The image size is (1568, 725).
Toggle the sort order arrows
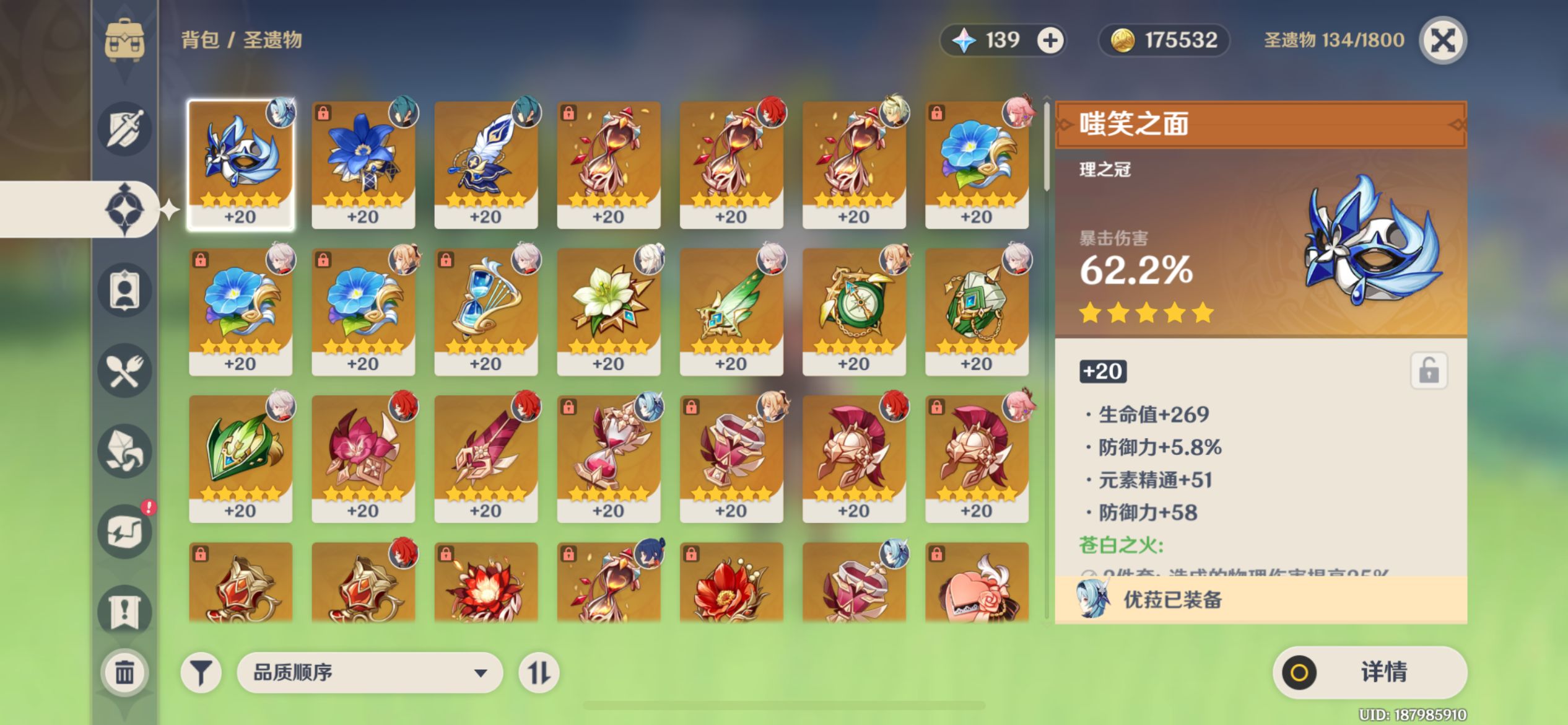click(x=538, y=672)
